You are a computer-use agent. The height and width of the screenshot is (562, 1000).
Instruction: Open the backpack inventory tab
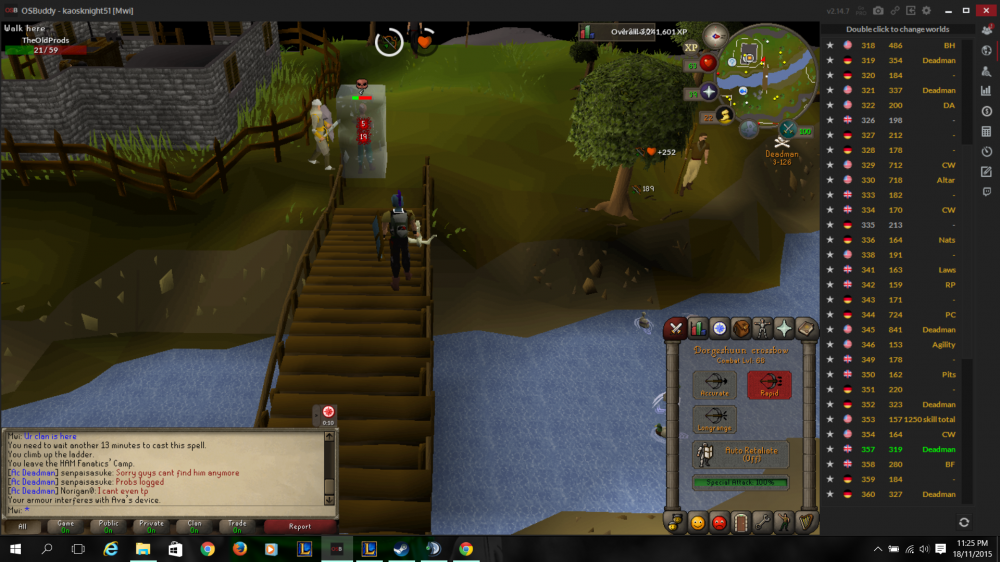[x=741, y=328]
